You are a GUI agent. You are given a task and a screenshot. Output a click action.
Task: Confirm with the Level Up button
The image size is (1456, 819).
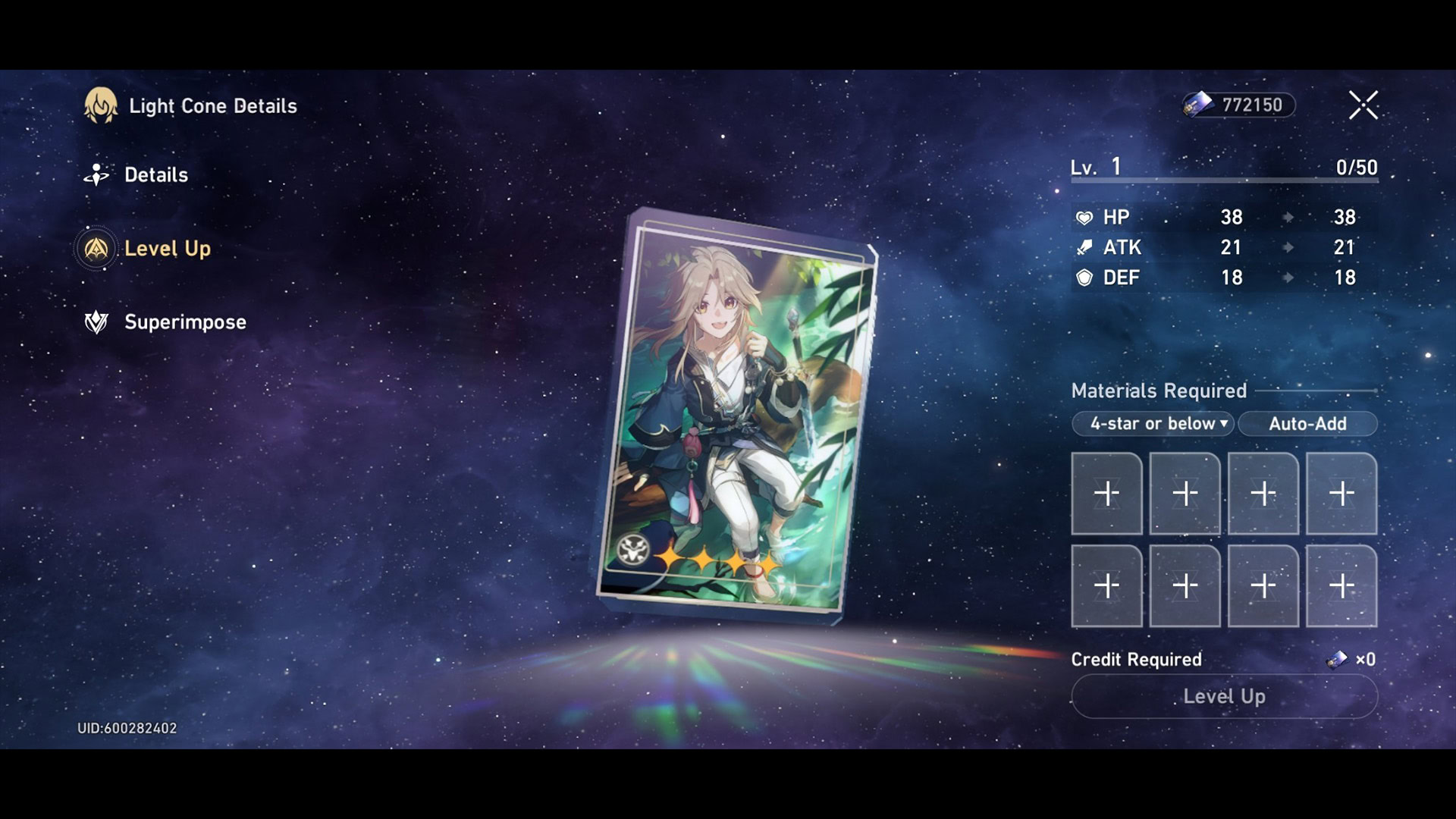coord(1224,696)
